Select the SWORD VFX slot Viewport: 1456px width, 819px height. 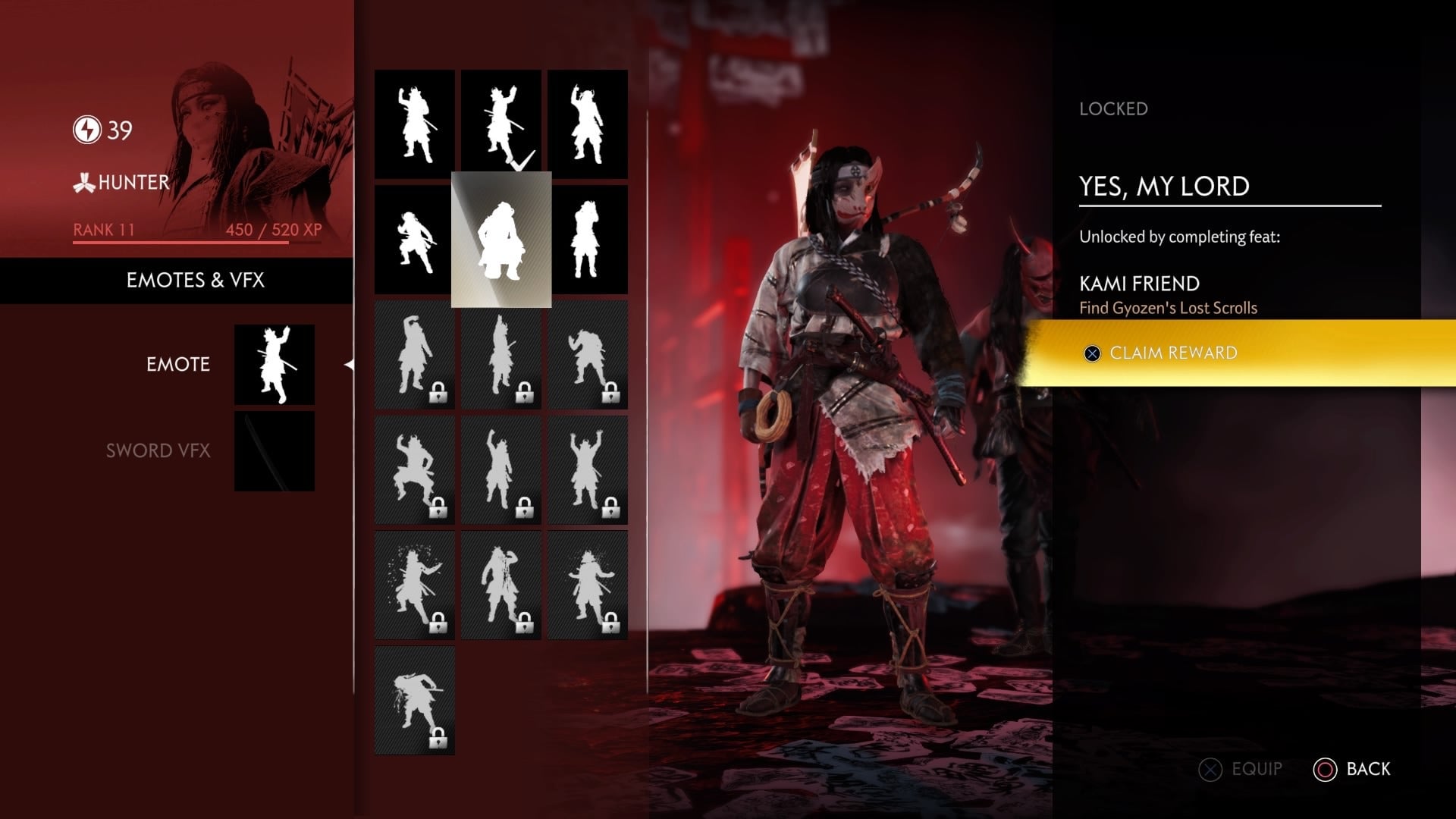coord(159,450)
